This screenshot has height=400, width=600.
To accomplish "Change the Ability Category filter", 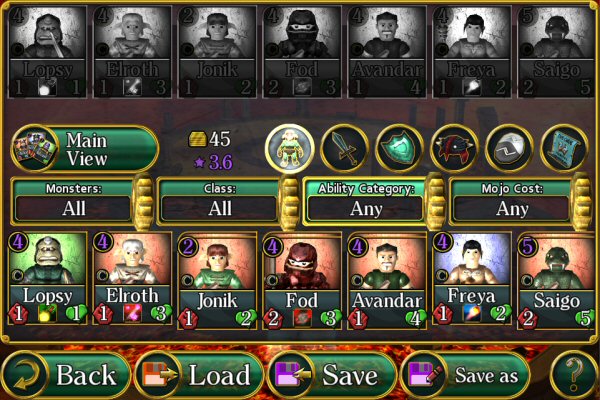I will (365, 208).
